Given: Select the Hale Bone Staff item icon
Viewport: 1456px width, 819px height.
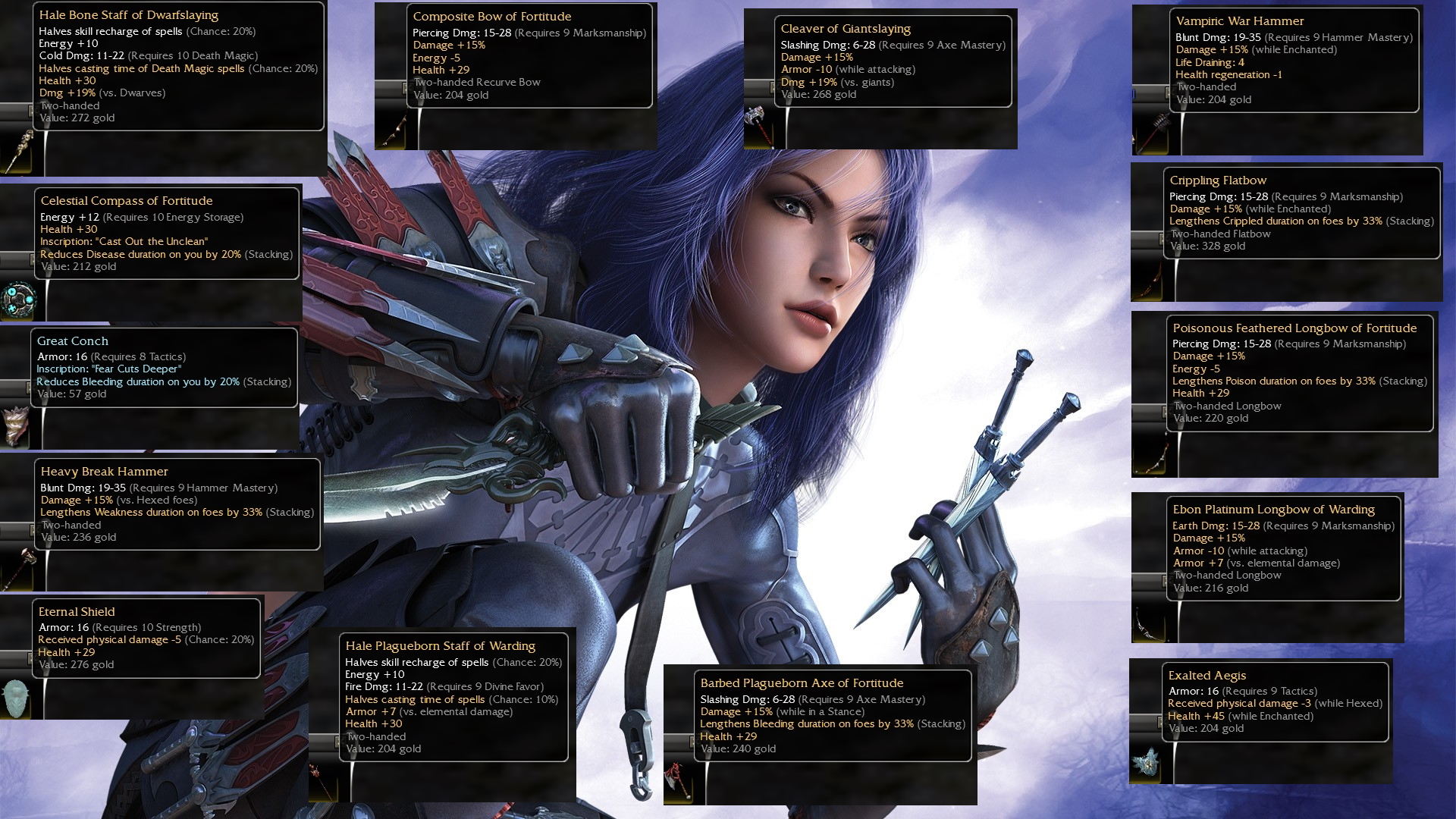Looking at the screenshot, I should point(18,150).
